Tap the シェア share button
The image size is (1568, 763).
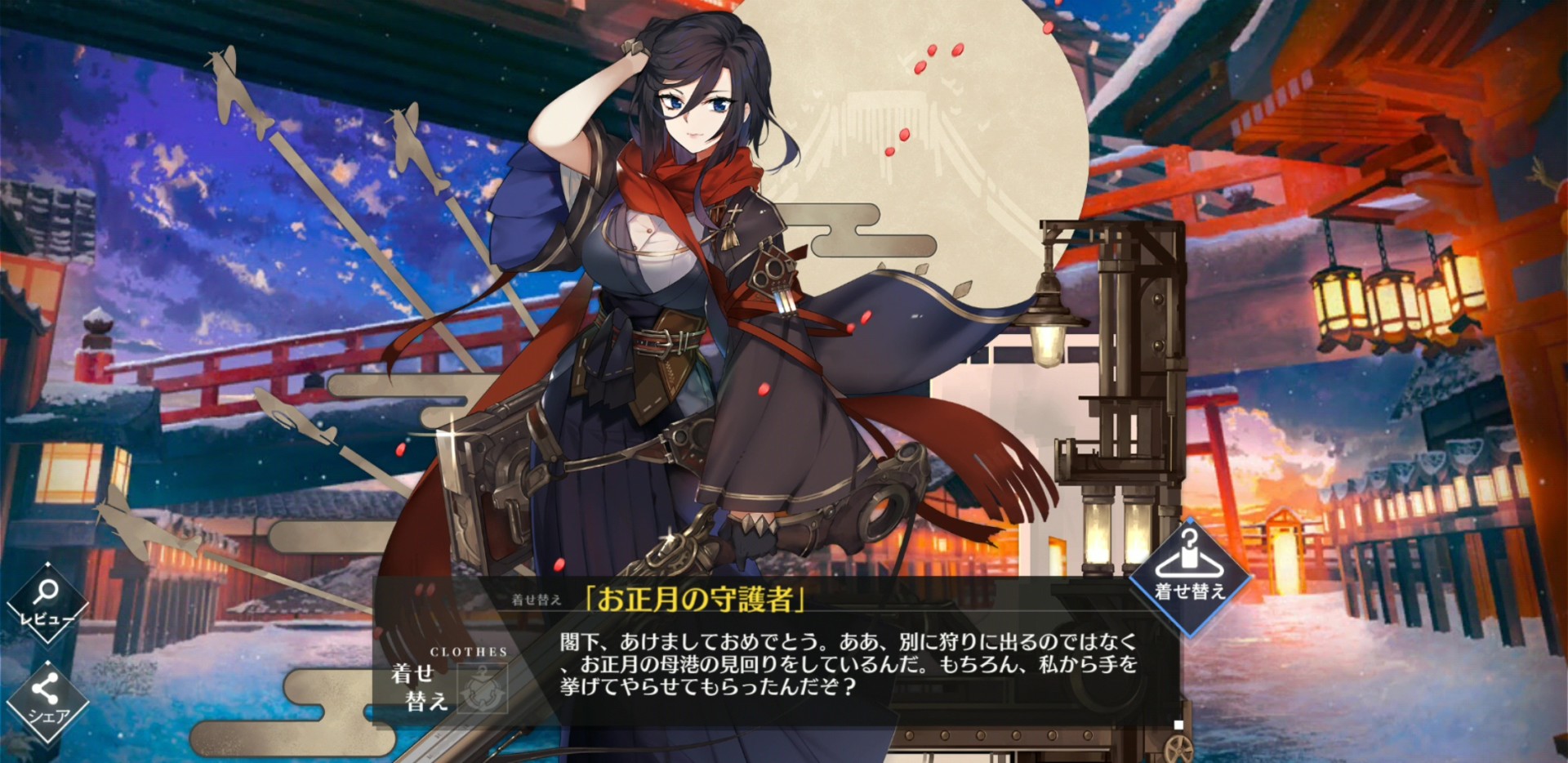pyautogui.click(x=47, y=701)
